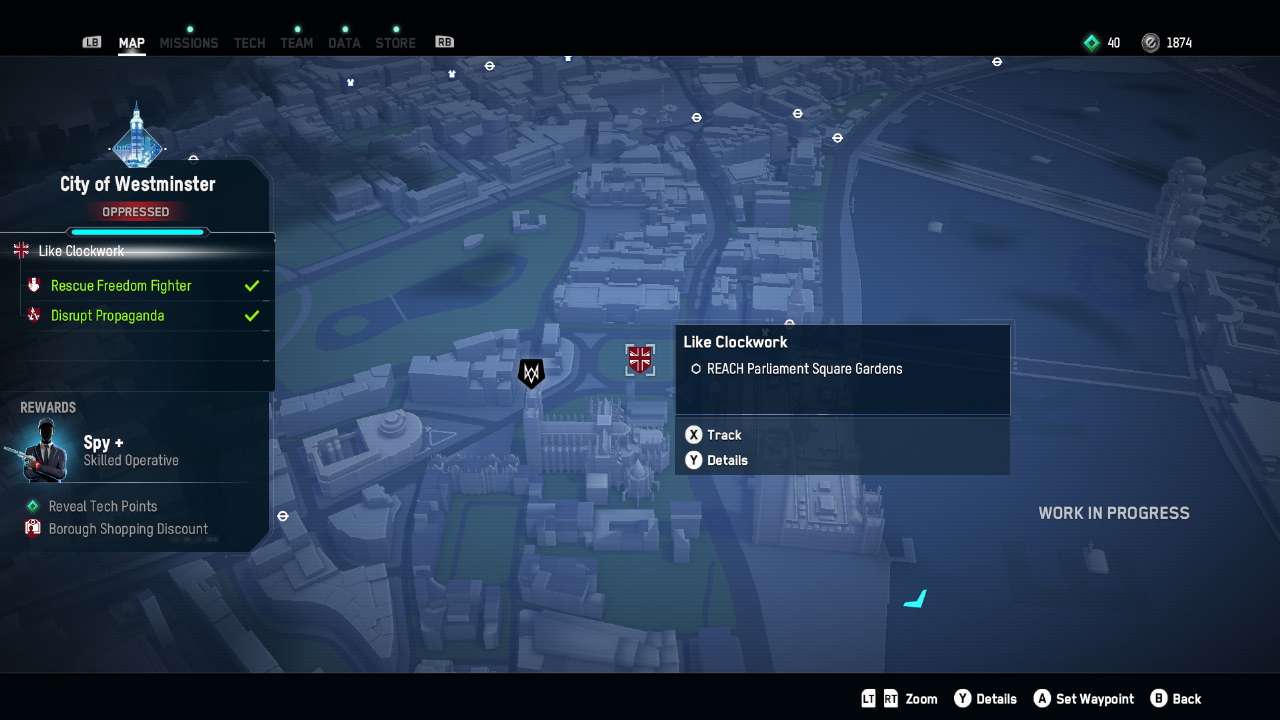Select the DedSec logo marker on the map

pyautogui.click(x=530, y=373)
